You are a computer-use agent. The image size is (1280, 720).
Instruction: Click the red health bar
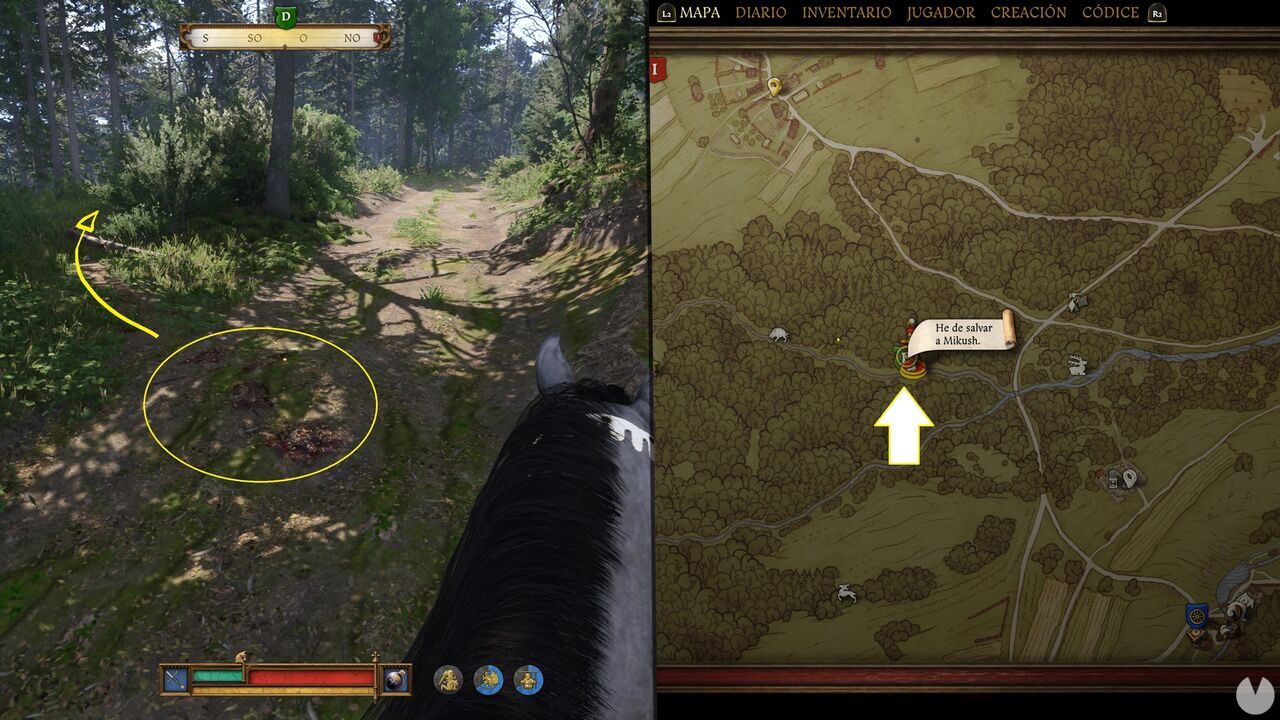point(310,677)
